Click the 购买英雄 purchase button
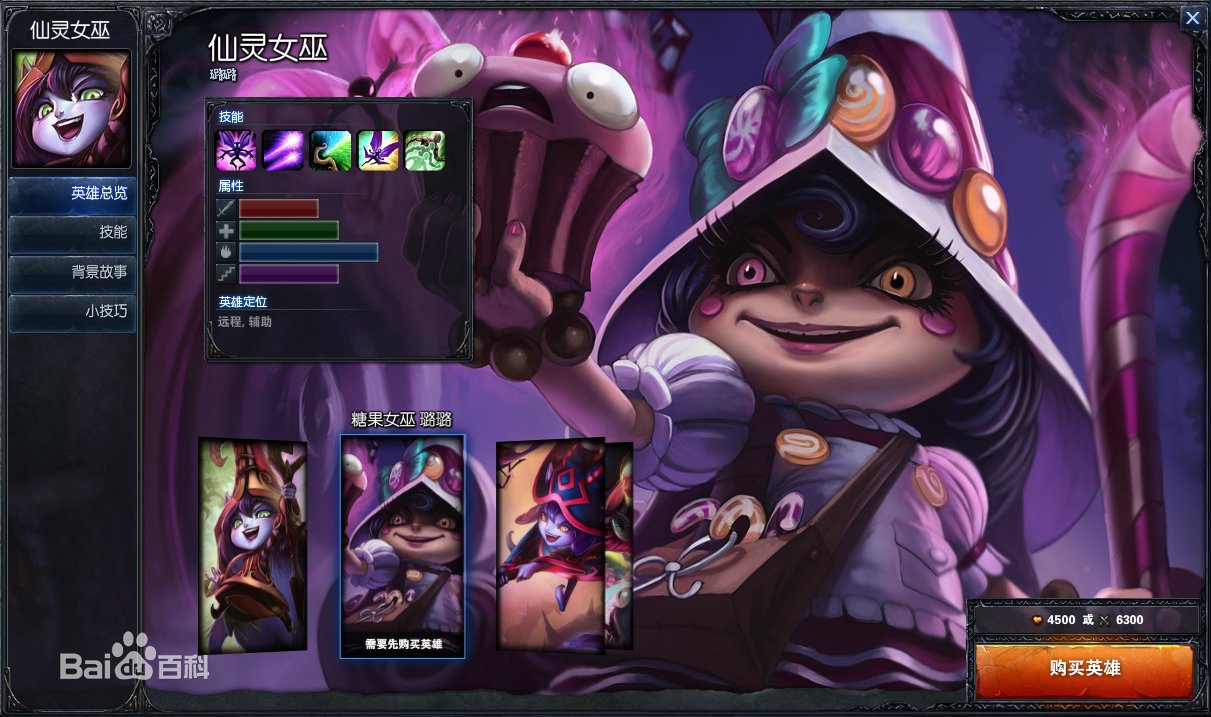The height and width of the screenshot is (717, 1211). click(1084, 668)
